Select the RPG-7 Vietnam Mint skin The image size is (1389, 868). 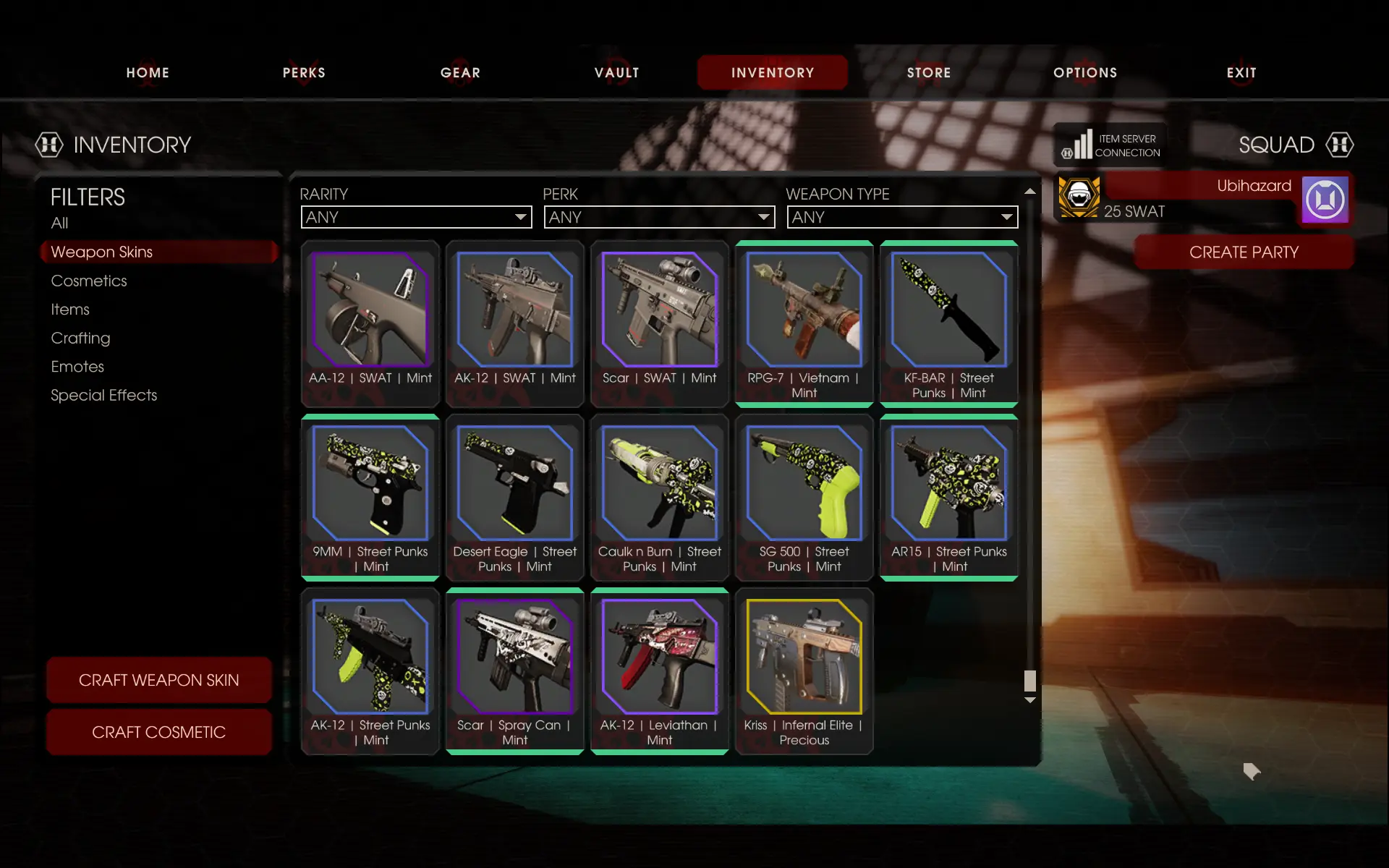pyautogui.click(x=804, y=323)
